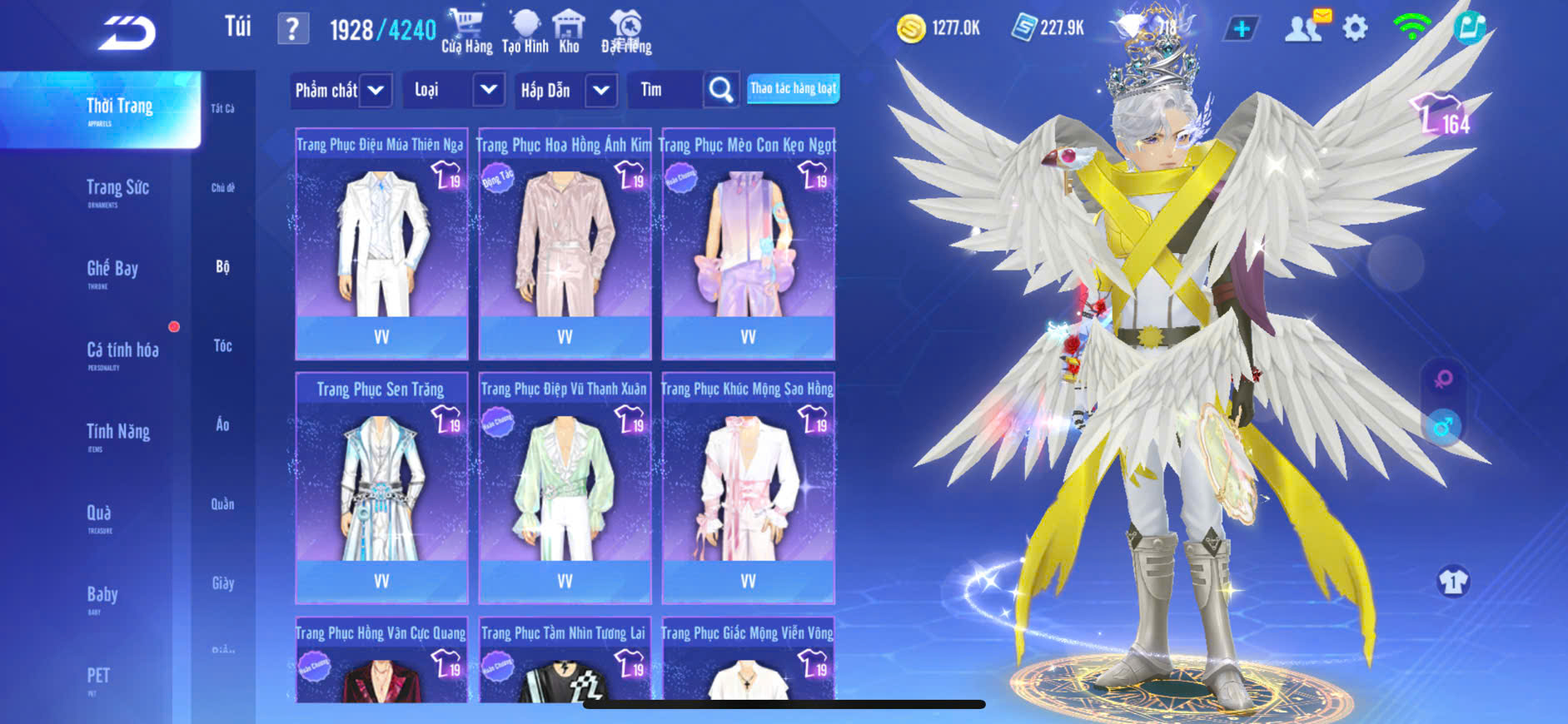Viewport: 1568px width, 724px height.
Task: Open the friends icon with mail badge
Action: click(1305, 27)
